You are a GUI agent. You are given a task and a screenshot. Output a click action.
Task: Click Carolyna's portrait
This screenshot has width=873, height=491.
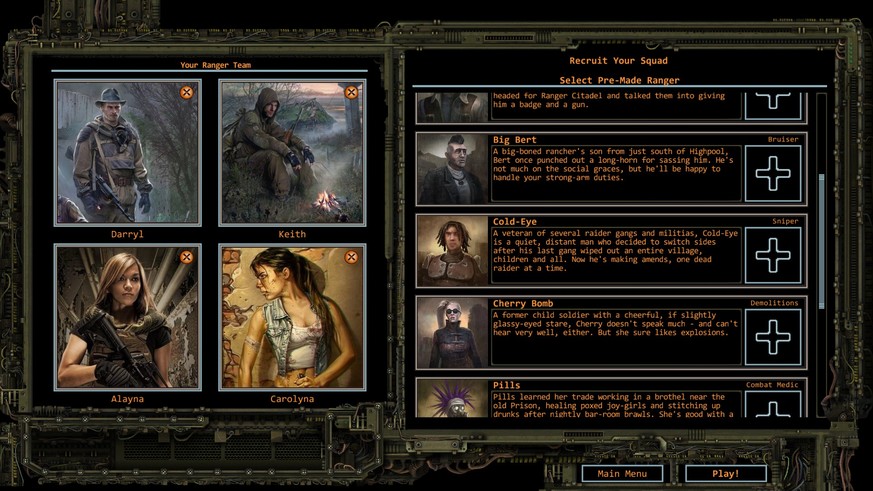(x=292, y=318)
